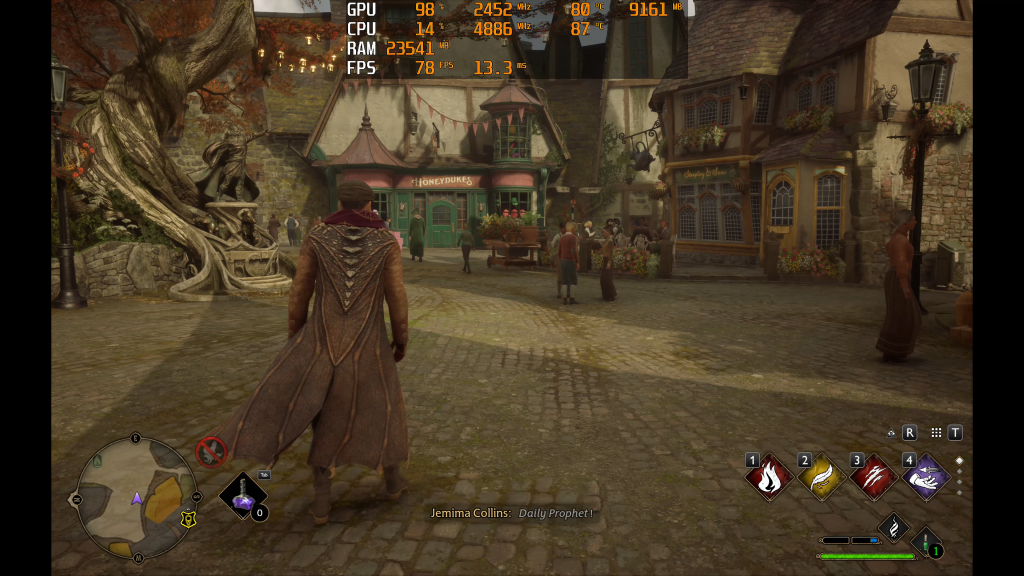Select the purple summoning hand spell
1024x576 pixels.
point(926,478)
